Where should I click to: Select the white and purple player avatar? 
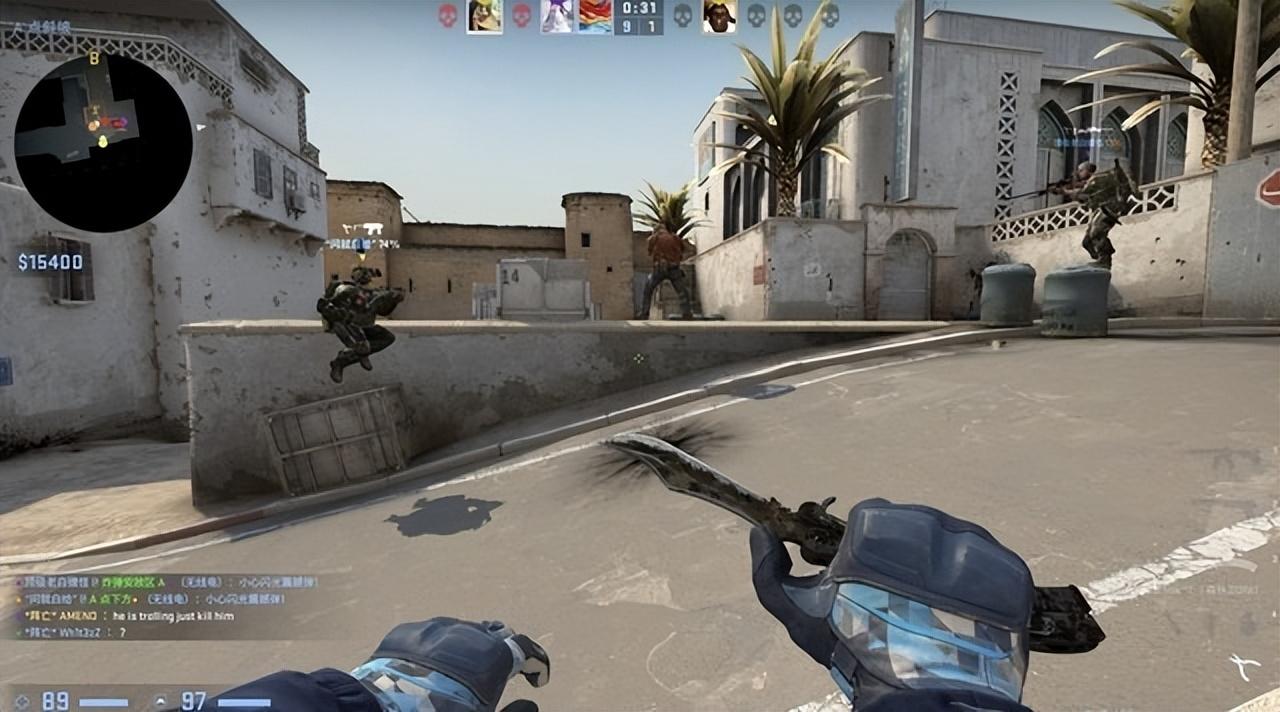click(x=557, y=16)
